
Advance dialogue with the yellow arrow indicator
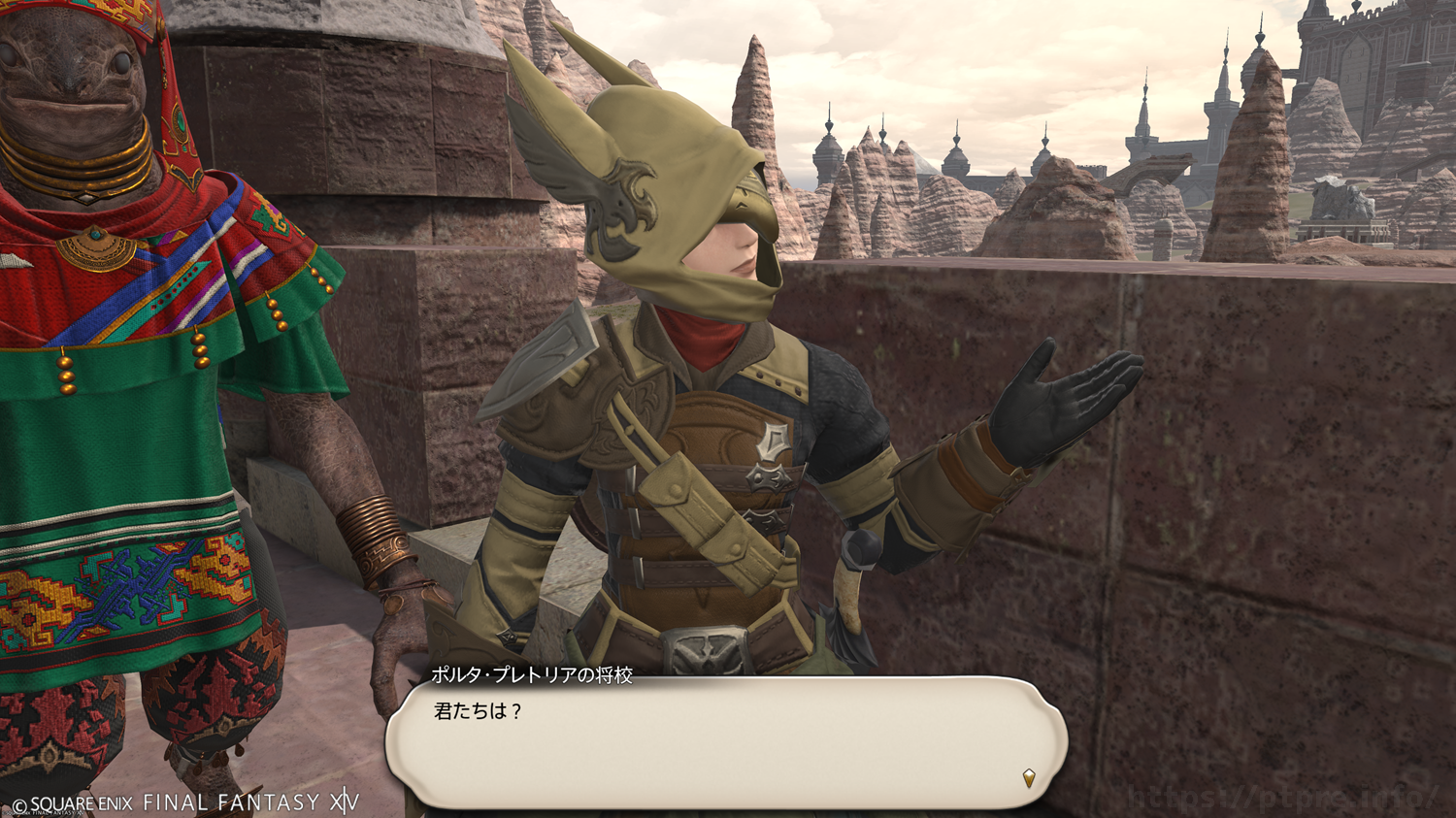pyautogui.click(x=1029, y=777)
